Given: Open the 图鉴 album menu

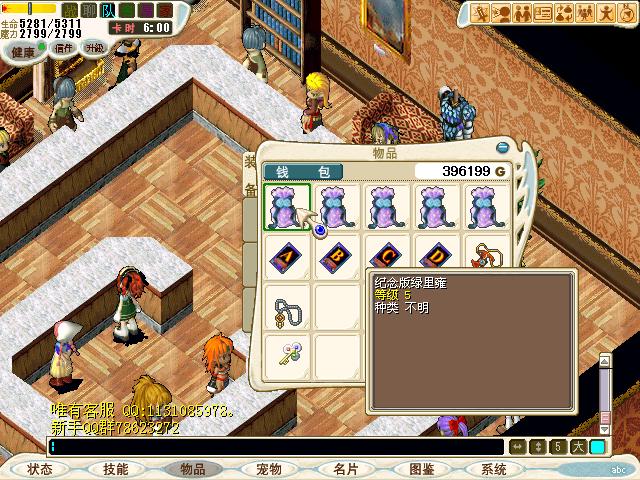Looking at the screenshot, I should click(x=421, y=469).
